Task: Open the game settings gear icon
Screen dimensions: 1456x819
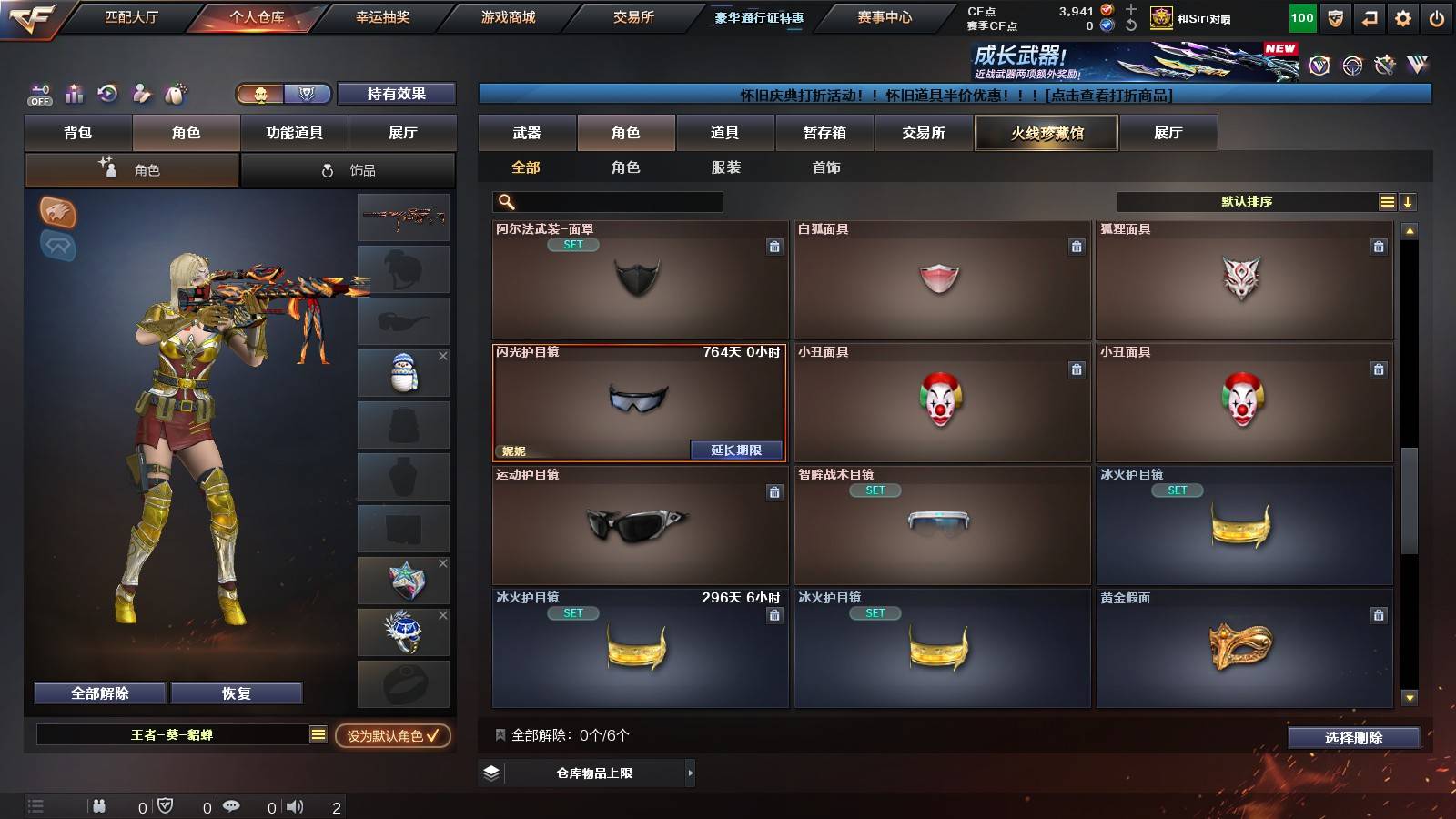Action: [1400, 16]
